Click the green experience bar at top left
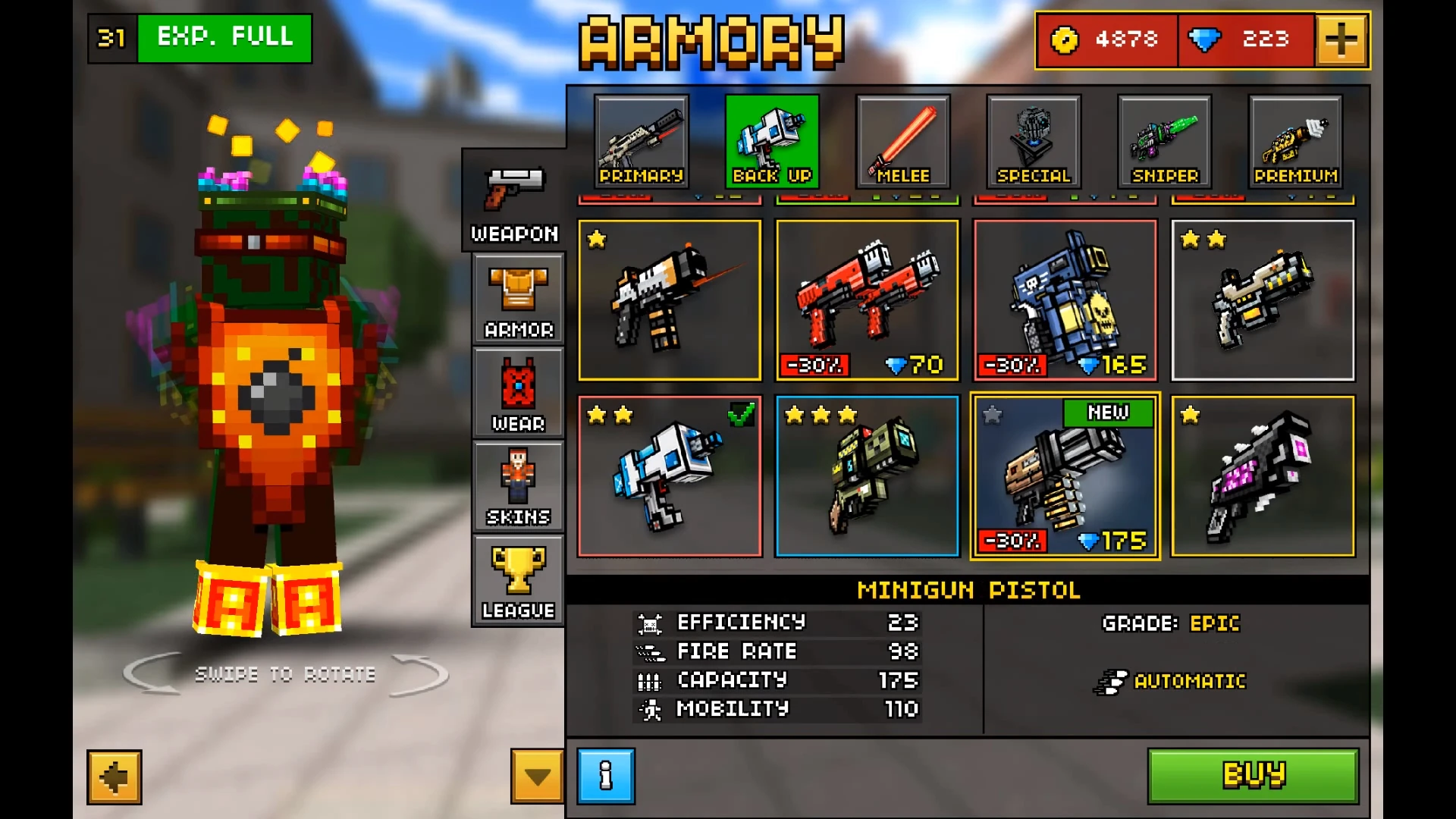The image size is (1456, 819). point(224,38)
